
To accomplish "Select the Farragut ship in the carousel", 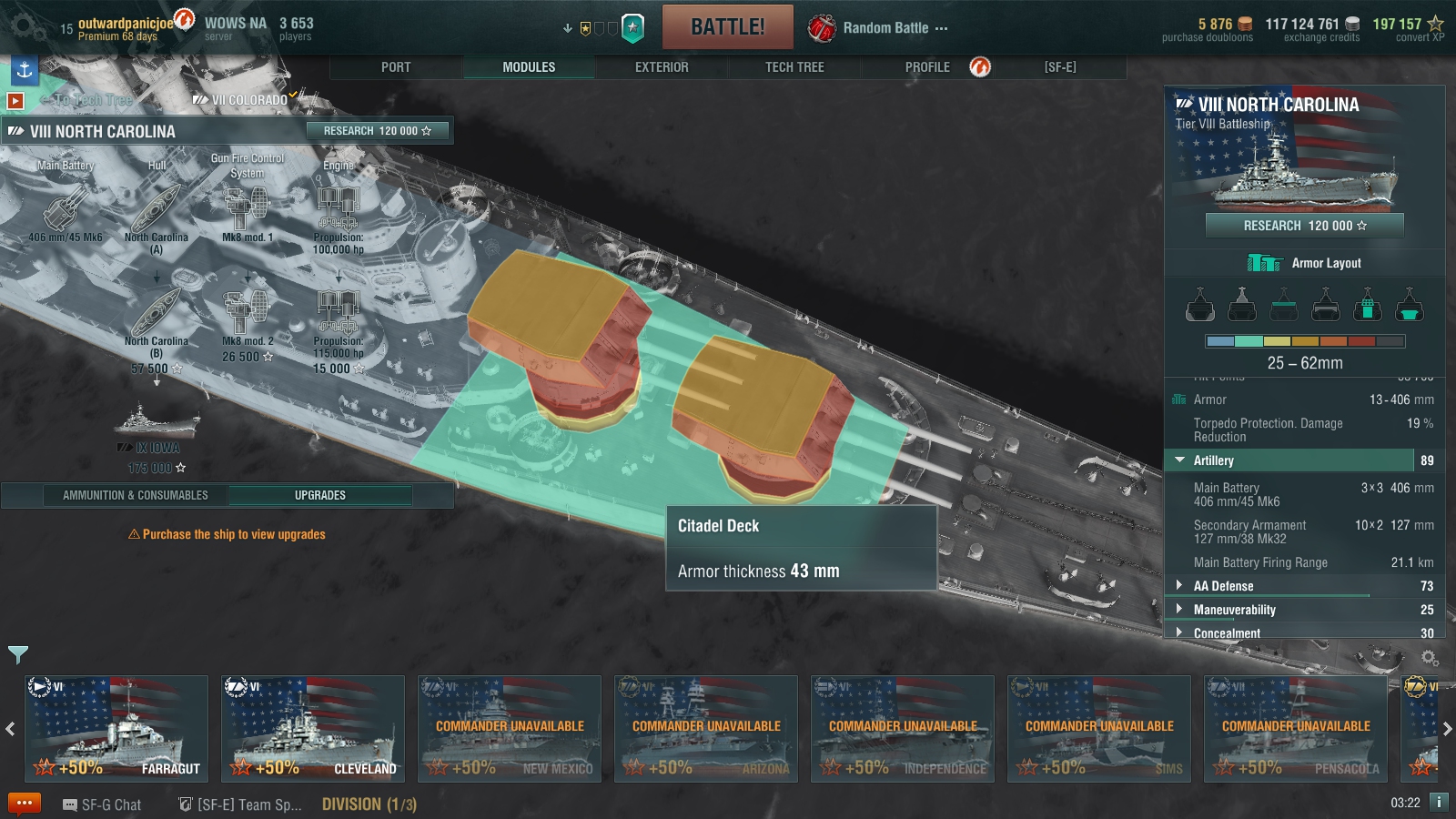I will (x=116, y=728).
